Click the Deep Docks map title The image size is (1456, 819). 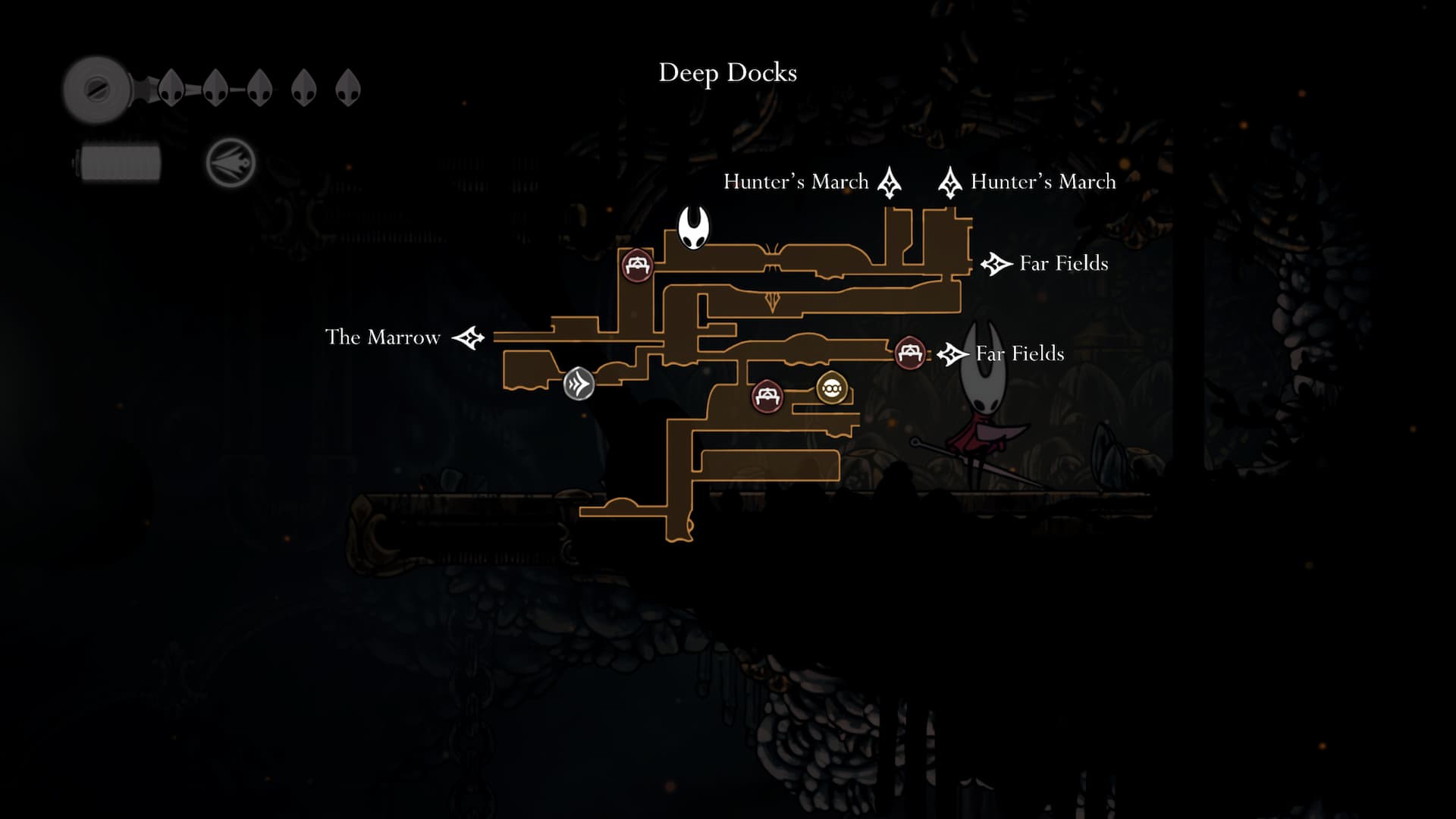click(x=727, y=73)
